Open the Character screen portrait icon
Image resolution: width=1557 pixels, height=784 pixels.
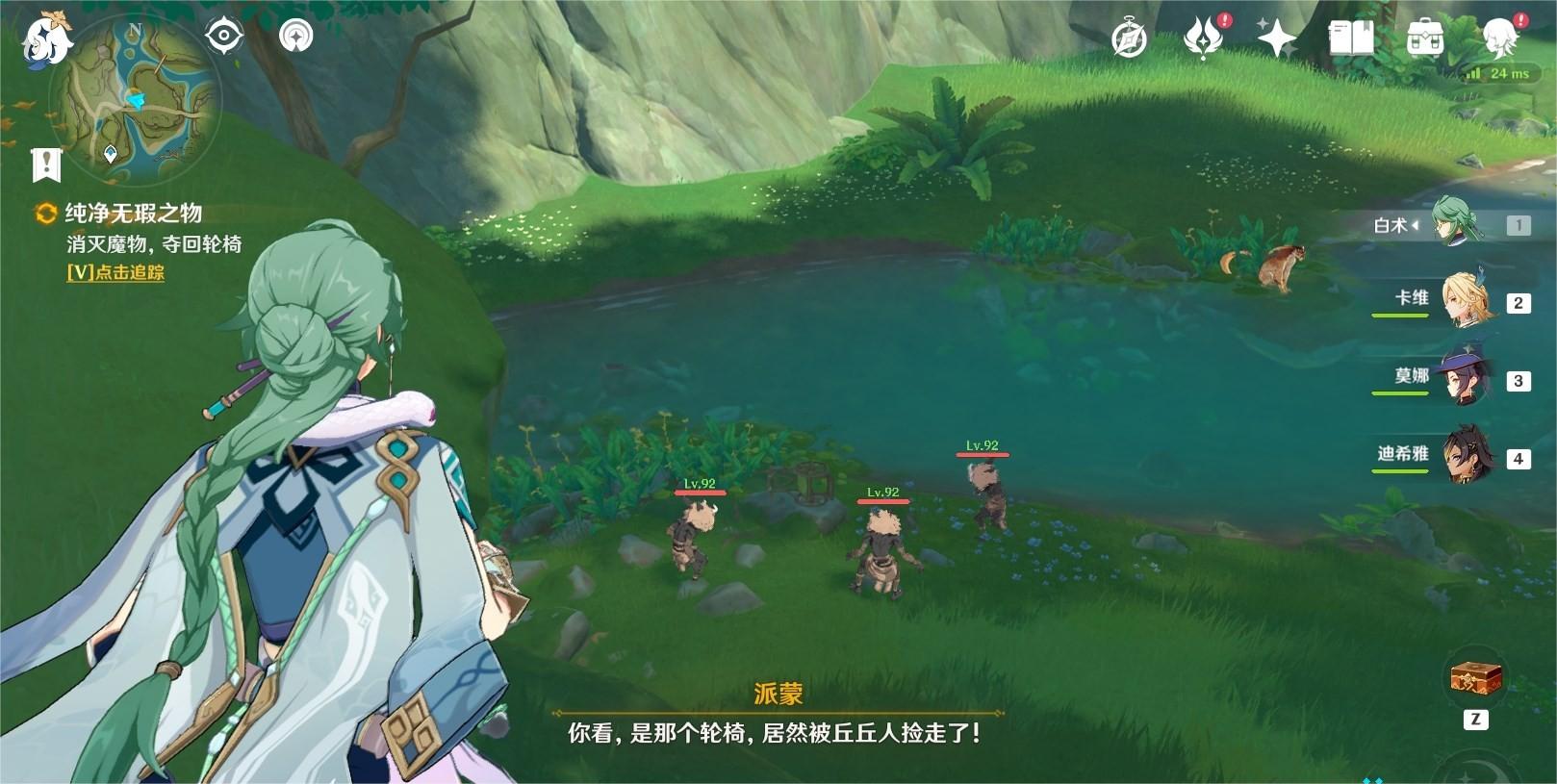[x=1501, y=38]
